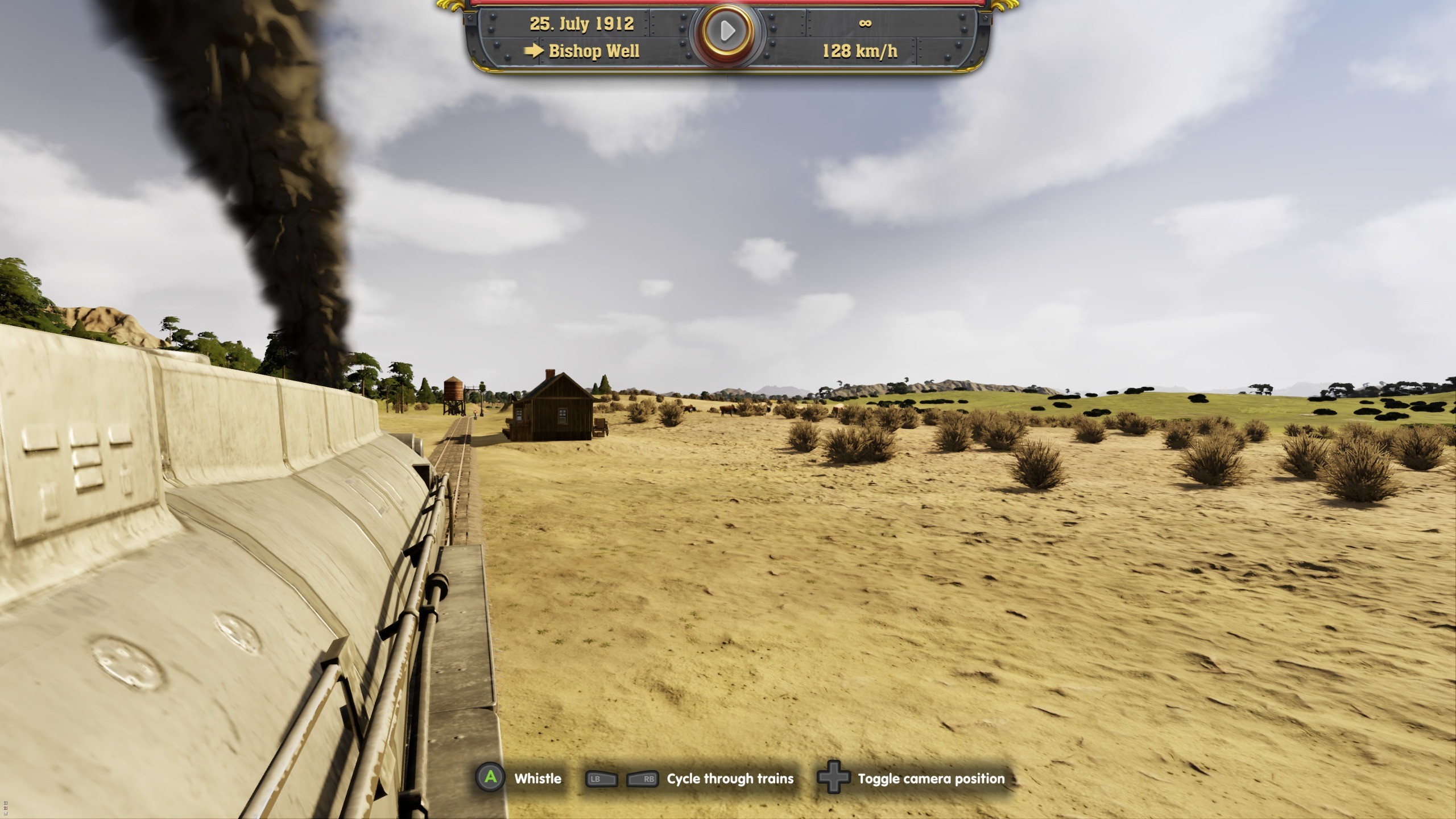Image resolution: width=1456 pixels, height=819 pixels.
Task: Click the Bishop Well destination text
Action: tap(595, 52)
